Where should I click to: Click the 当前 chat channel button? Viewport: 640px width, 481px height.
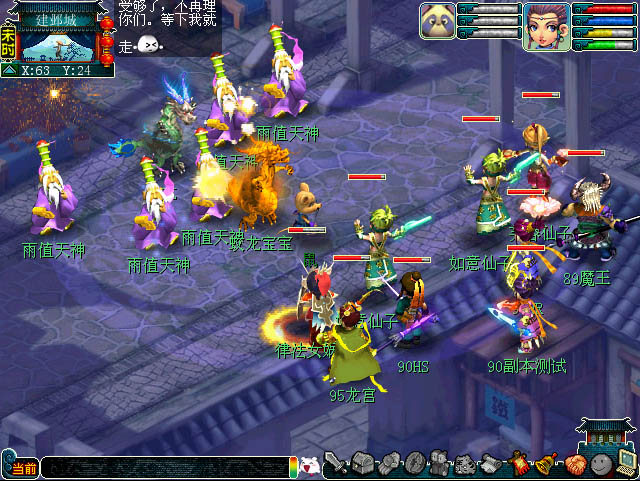click(x=21, y=468)
